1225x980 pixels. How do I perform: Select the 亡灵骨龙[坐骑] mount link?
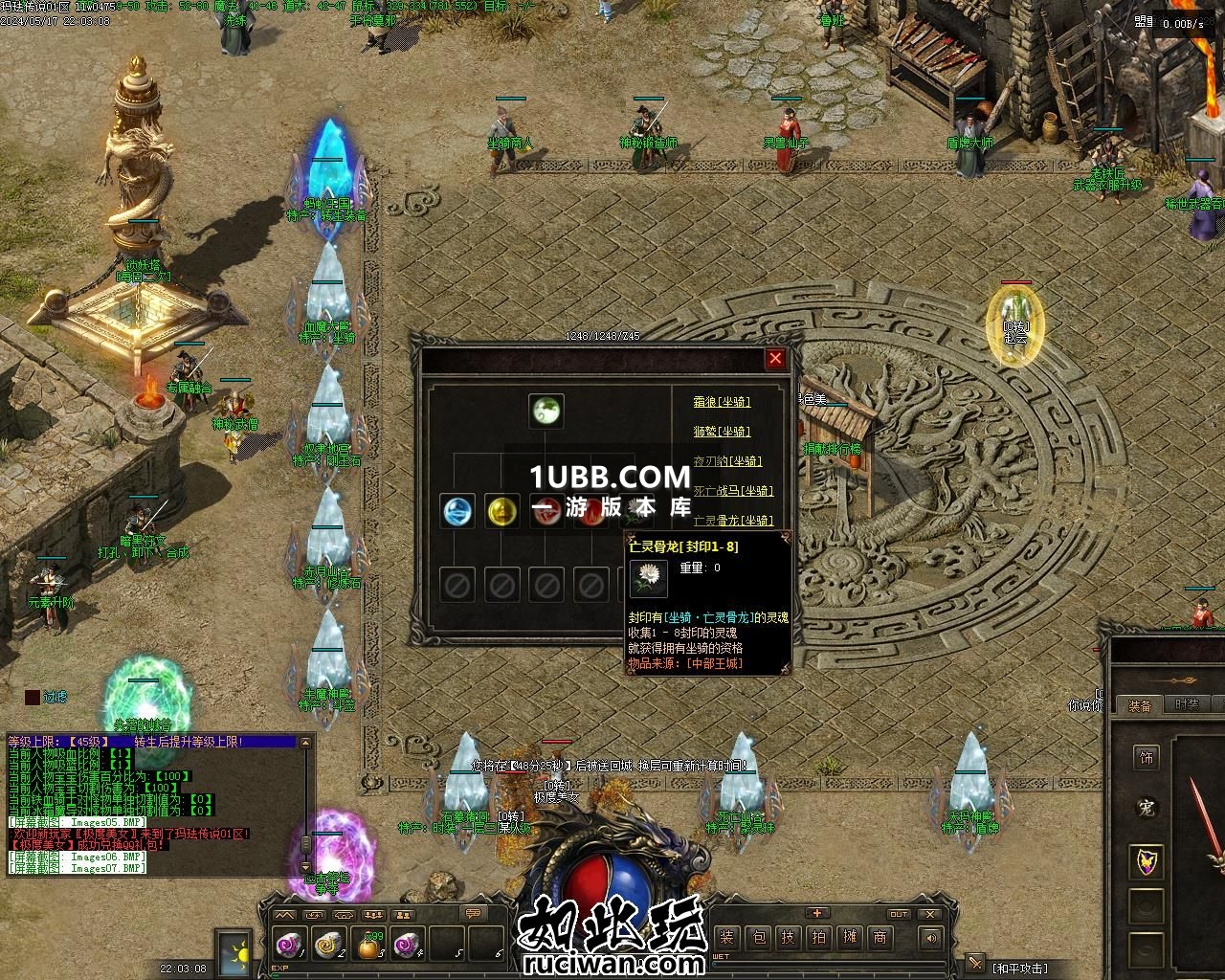tap(733, 521)
